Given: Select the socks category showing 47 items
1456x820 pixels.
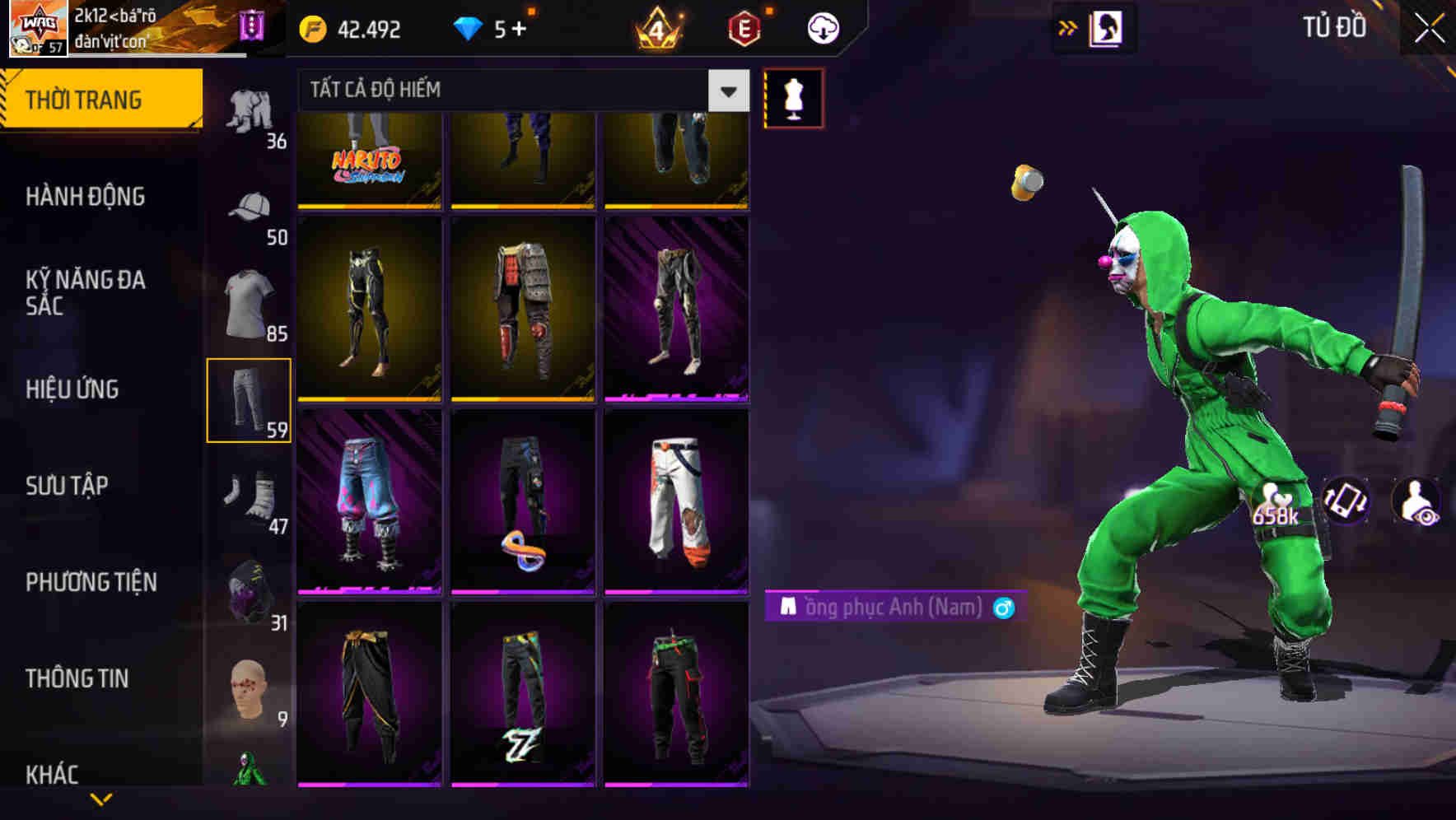Looking at the screenshot, I should coord(250,497).
